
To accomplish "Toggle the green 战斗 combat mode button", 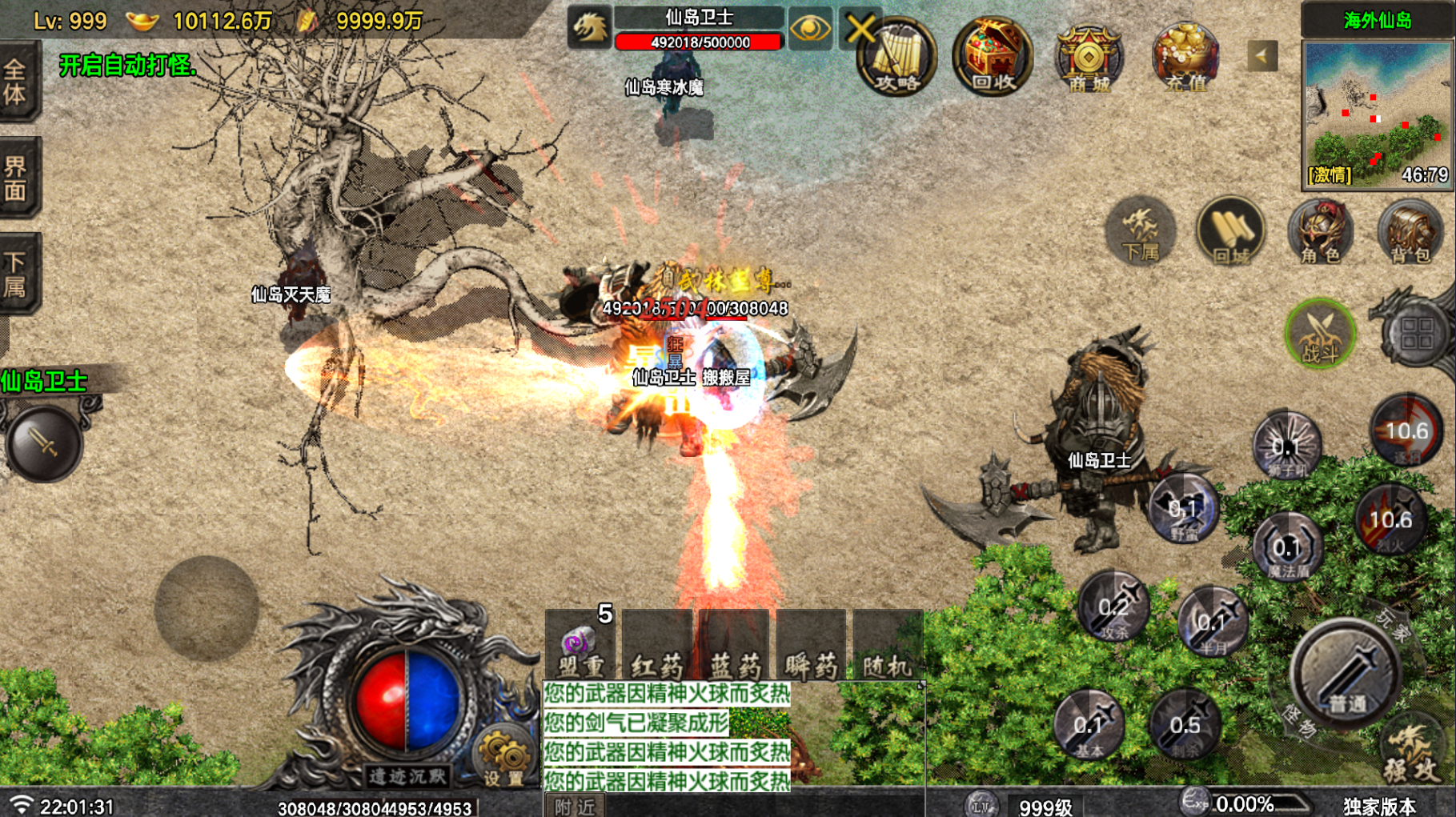I will (x=1320, y=333).
